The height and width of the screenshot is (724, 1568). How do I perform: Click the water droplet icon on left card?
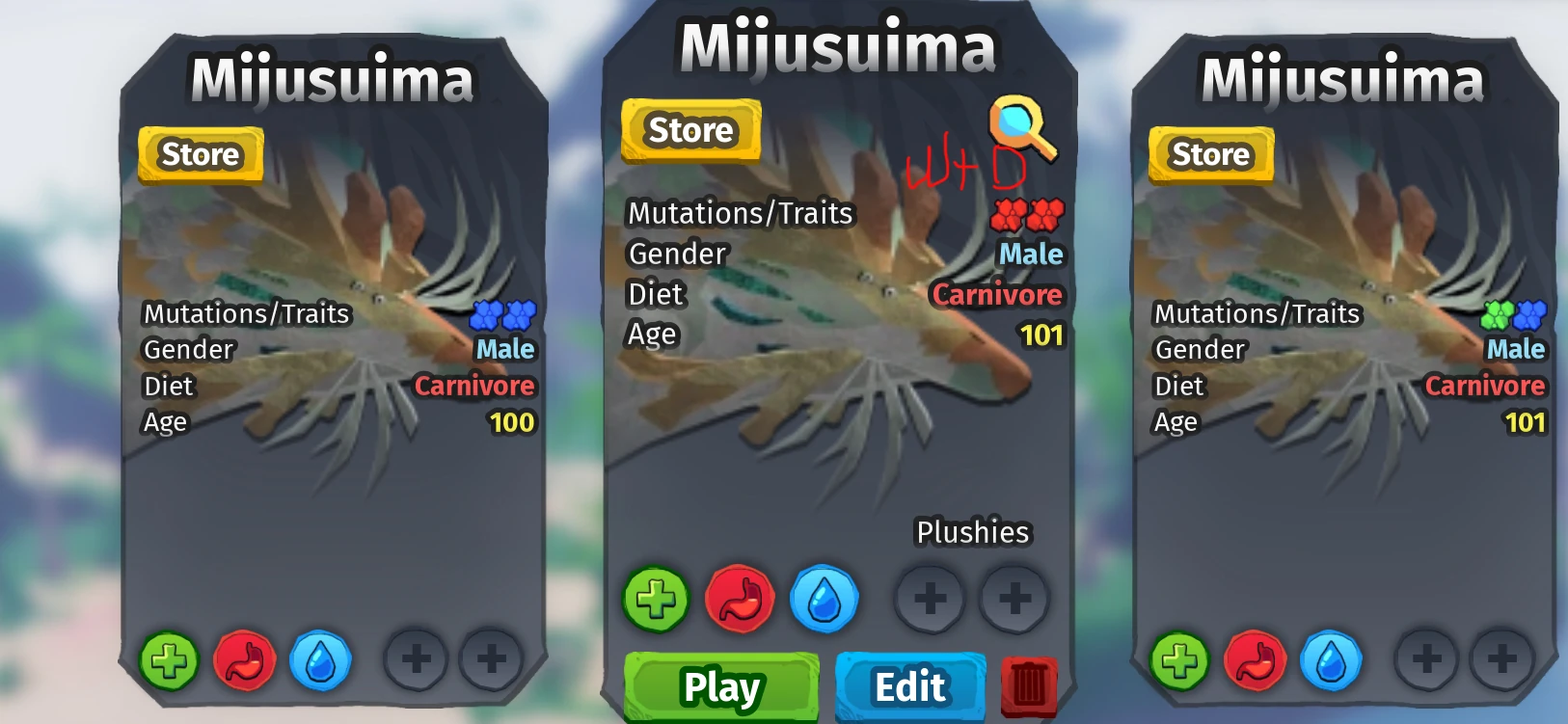pos(321,660)
